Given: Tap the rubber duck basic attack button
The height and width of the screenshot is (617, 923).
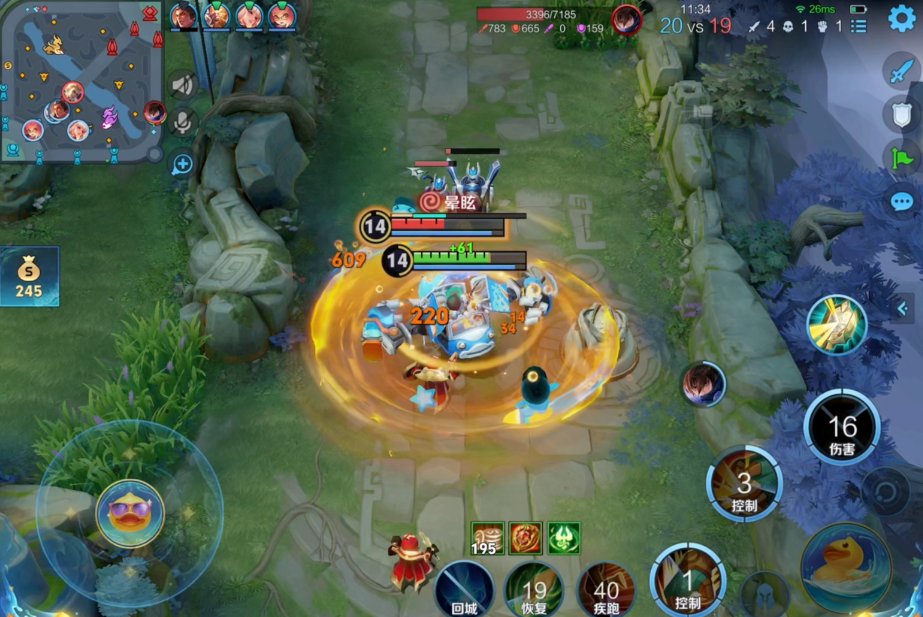Looking at the screenshot, I should [x=846, y=568].
